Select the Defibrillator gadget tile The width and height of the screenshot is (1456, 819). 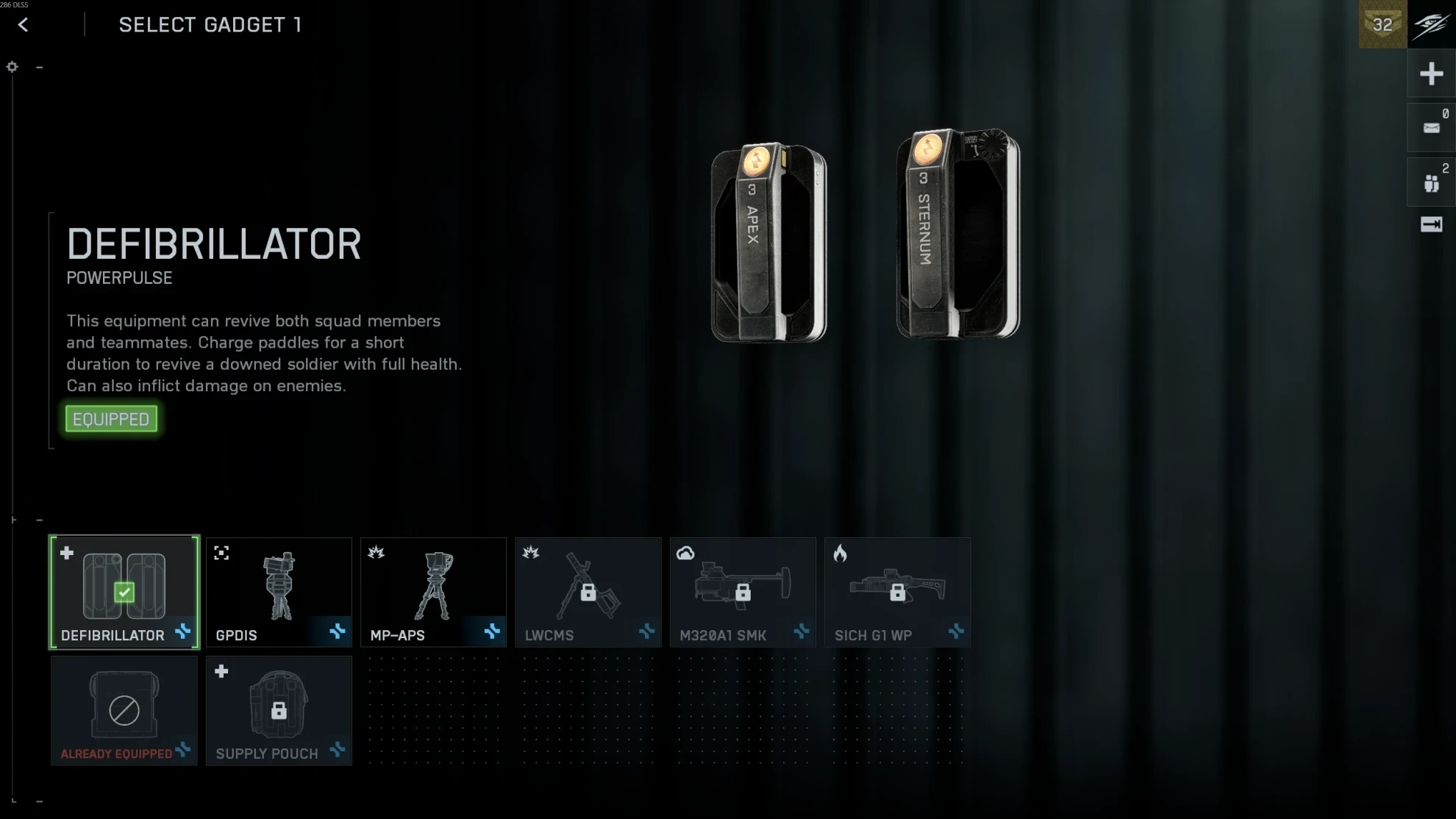tap(124, 592)
